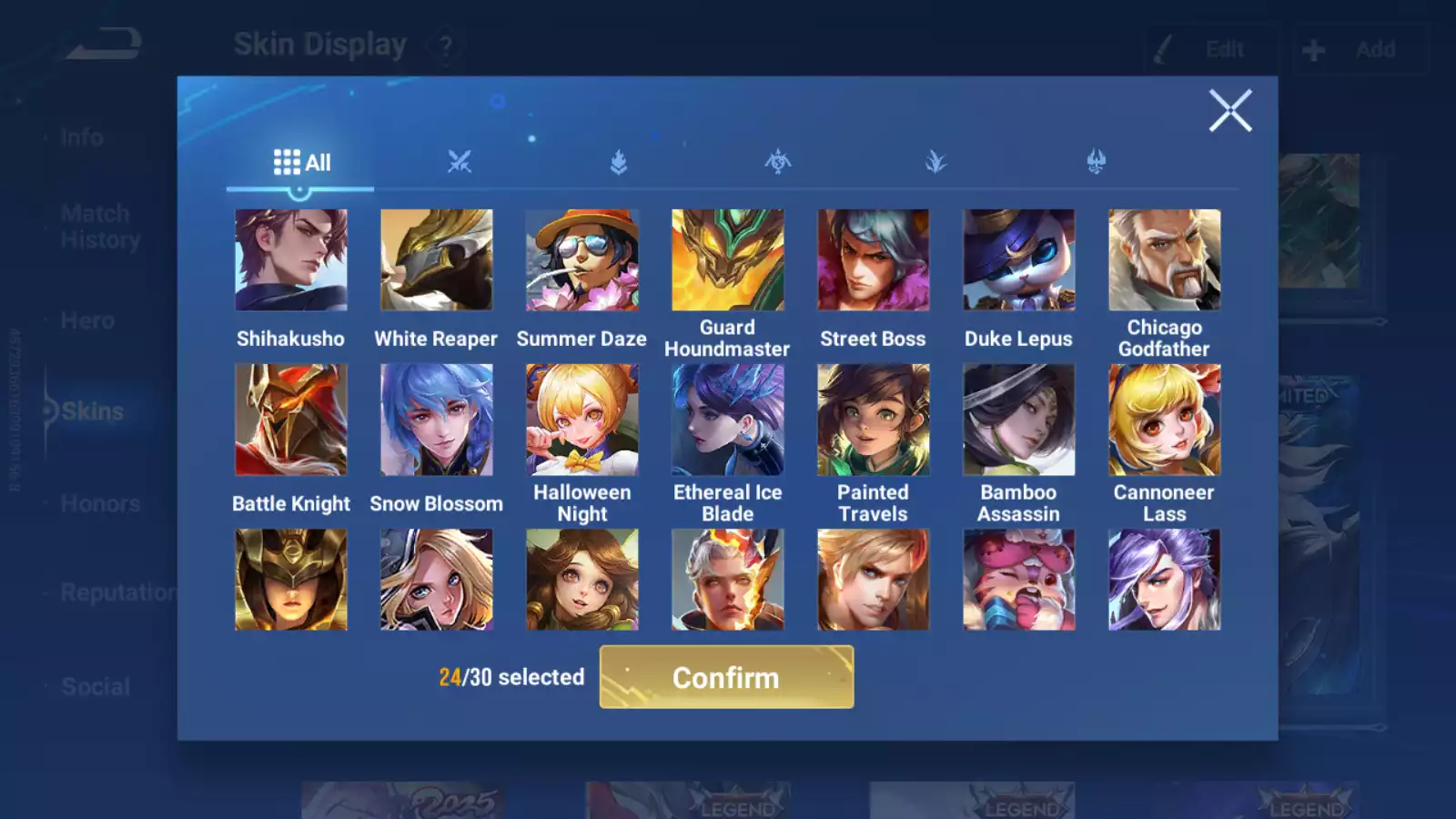Choose the White Reaper skin
Viewport: 1456px width, 819px height.
[437, 260]
